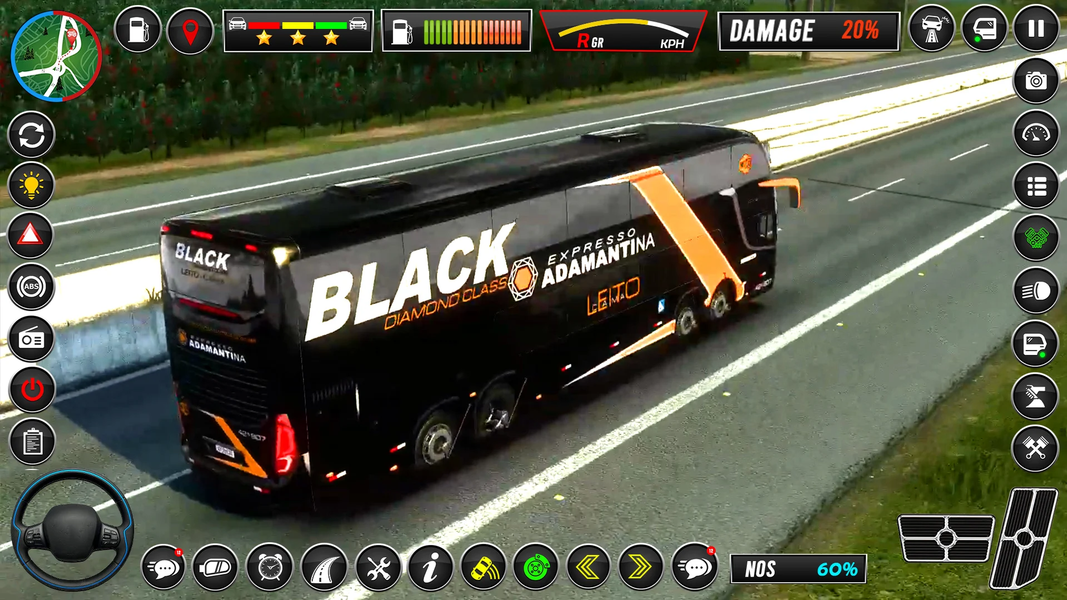This screenshot has height=600, width=1067.
Task: Toggle the headlight beam button
Action: point(1036,290)
